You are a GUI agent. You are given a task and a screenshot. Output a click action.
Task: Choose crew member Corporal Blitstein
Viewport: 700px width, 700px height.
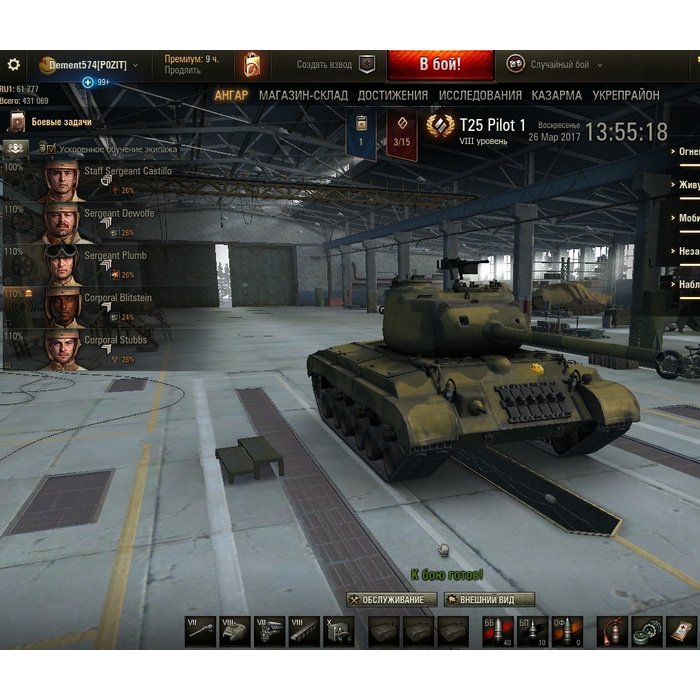118,298
